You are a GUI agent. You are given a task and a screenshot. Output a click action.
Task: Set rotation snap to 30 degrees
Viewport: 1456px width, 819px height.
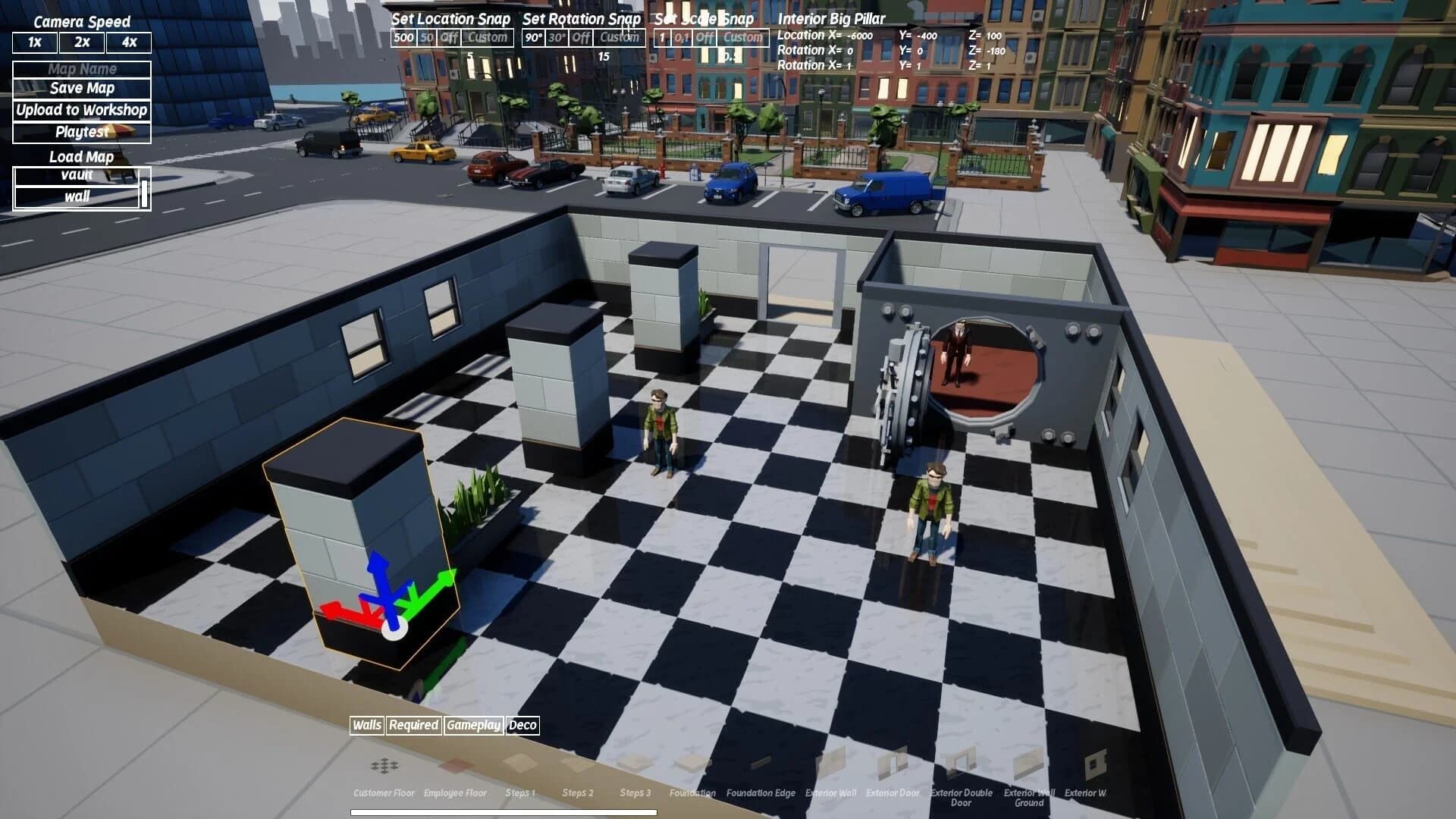[x=557, y=36]
